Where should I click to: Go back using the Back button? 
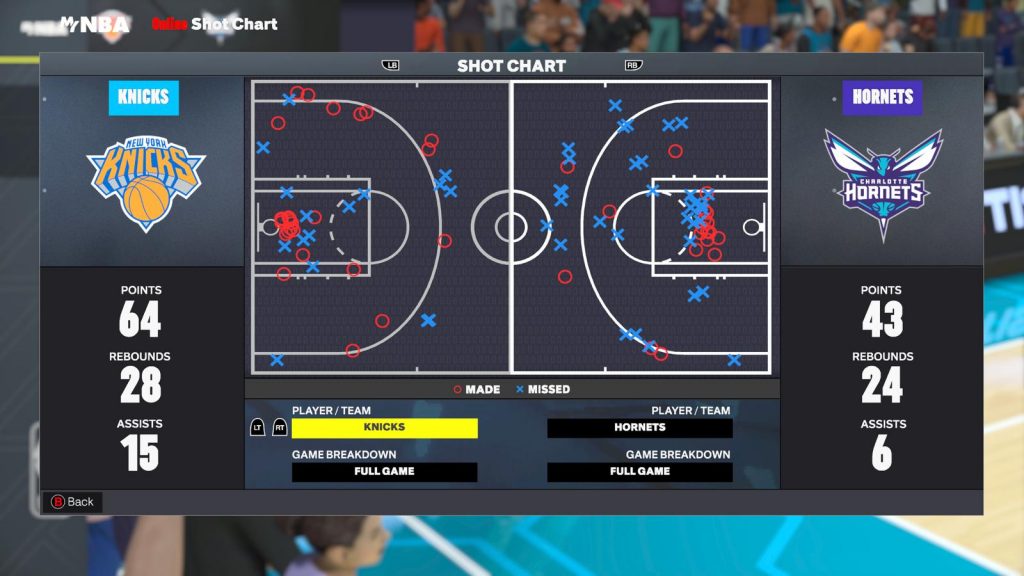pyautogui.click(x=72, y=502)
